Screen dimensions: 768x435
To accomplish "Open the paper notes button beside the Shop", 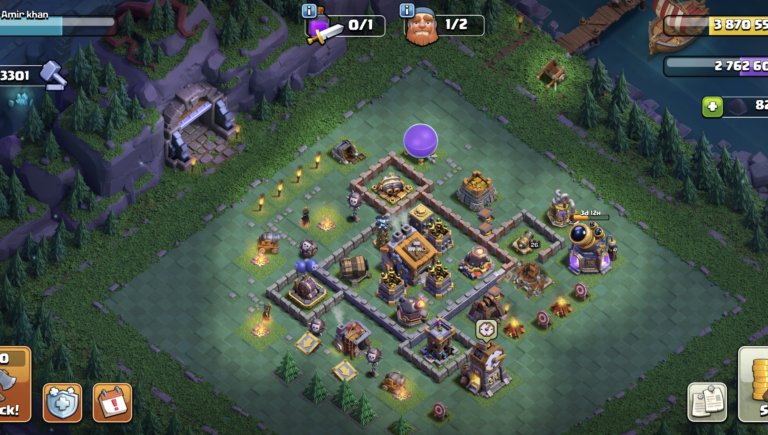I will 706,402.
